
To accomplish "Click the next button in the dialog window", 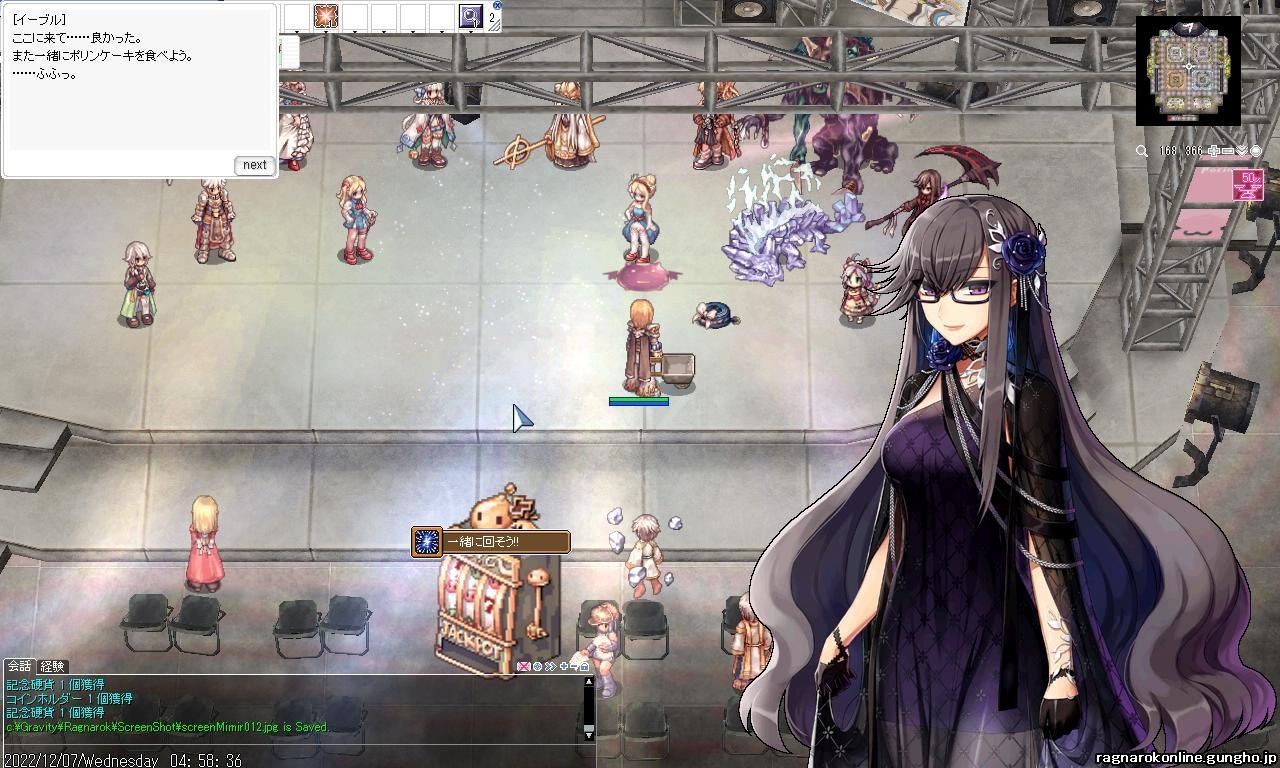I will point(253,165).
